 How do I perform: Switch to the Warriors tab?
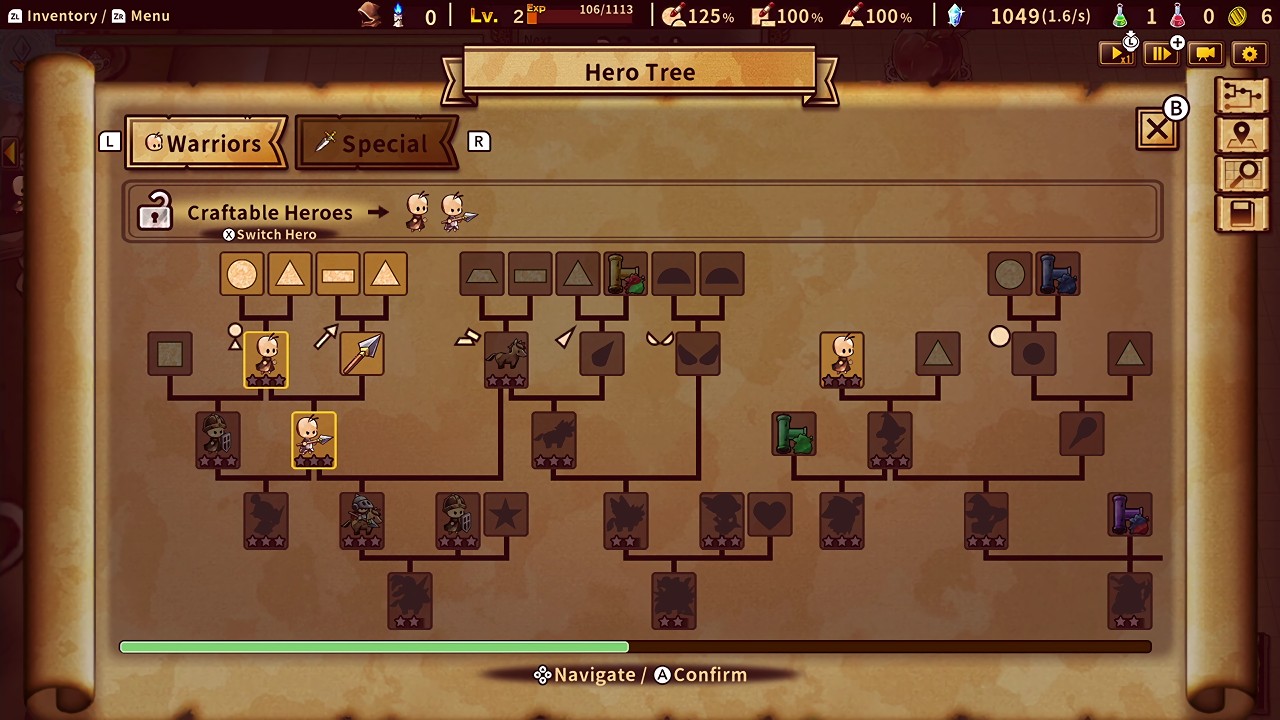(206, 143)
